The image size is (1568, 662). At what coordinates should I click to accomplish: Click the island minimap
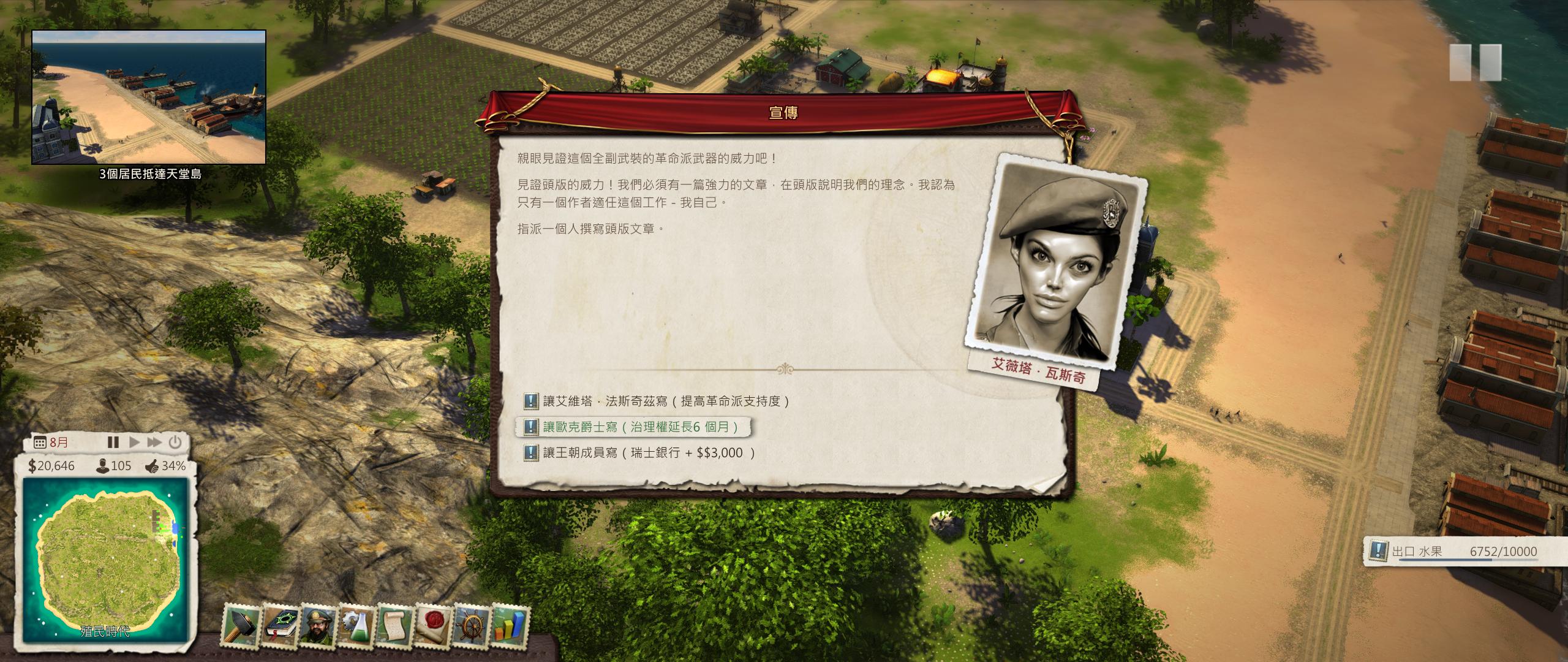(x=105, y=560)
